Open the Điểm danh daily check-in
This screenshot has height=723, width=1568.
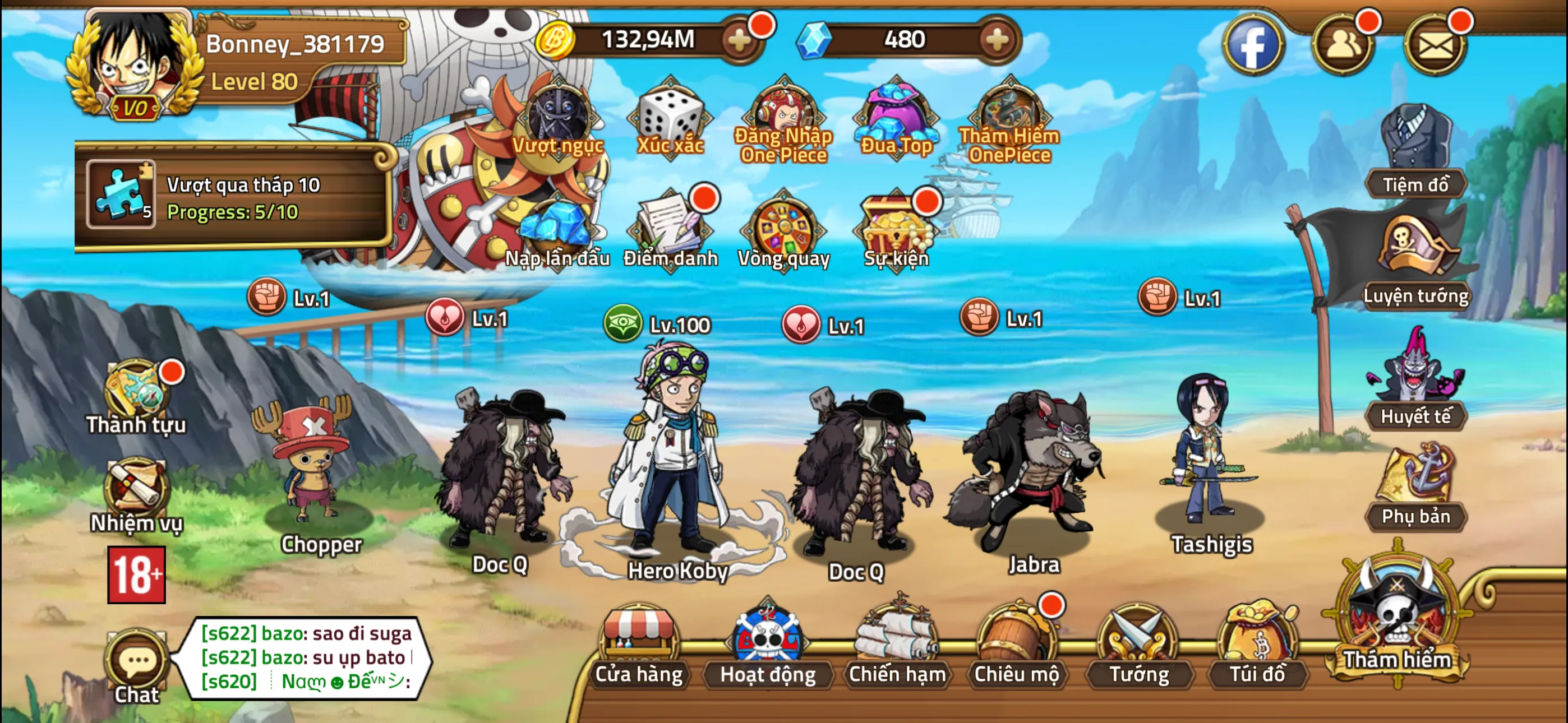(x=670, y=231)
